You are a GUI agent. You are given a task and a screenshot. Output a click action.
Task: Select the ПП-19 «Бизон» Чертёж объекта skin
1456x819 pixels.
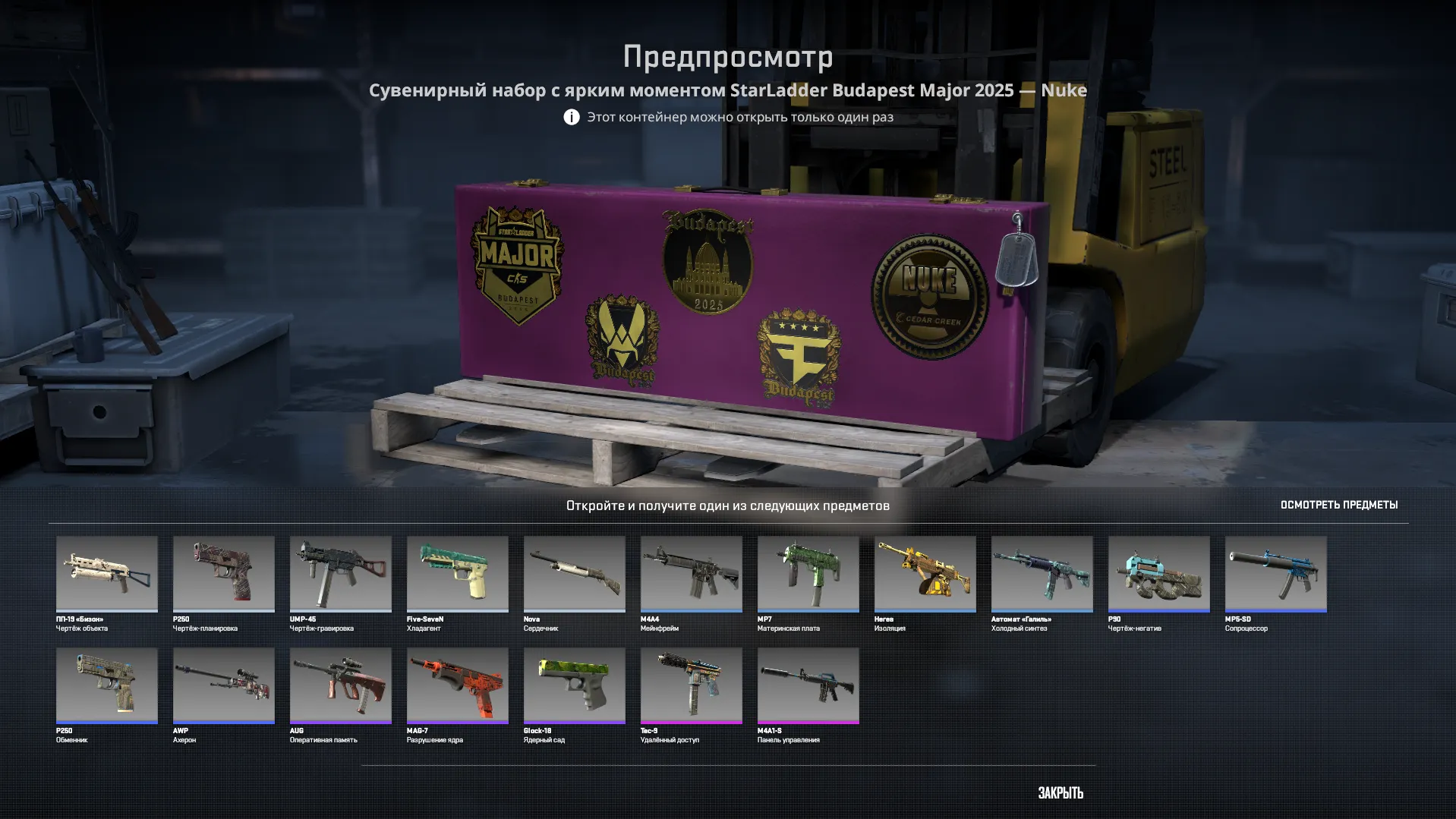pyautogui.click(x=106, y=575)
